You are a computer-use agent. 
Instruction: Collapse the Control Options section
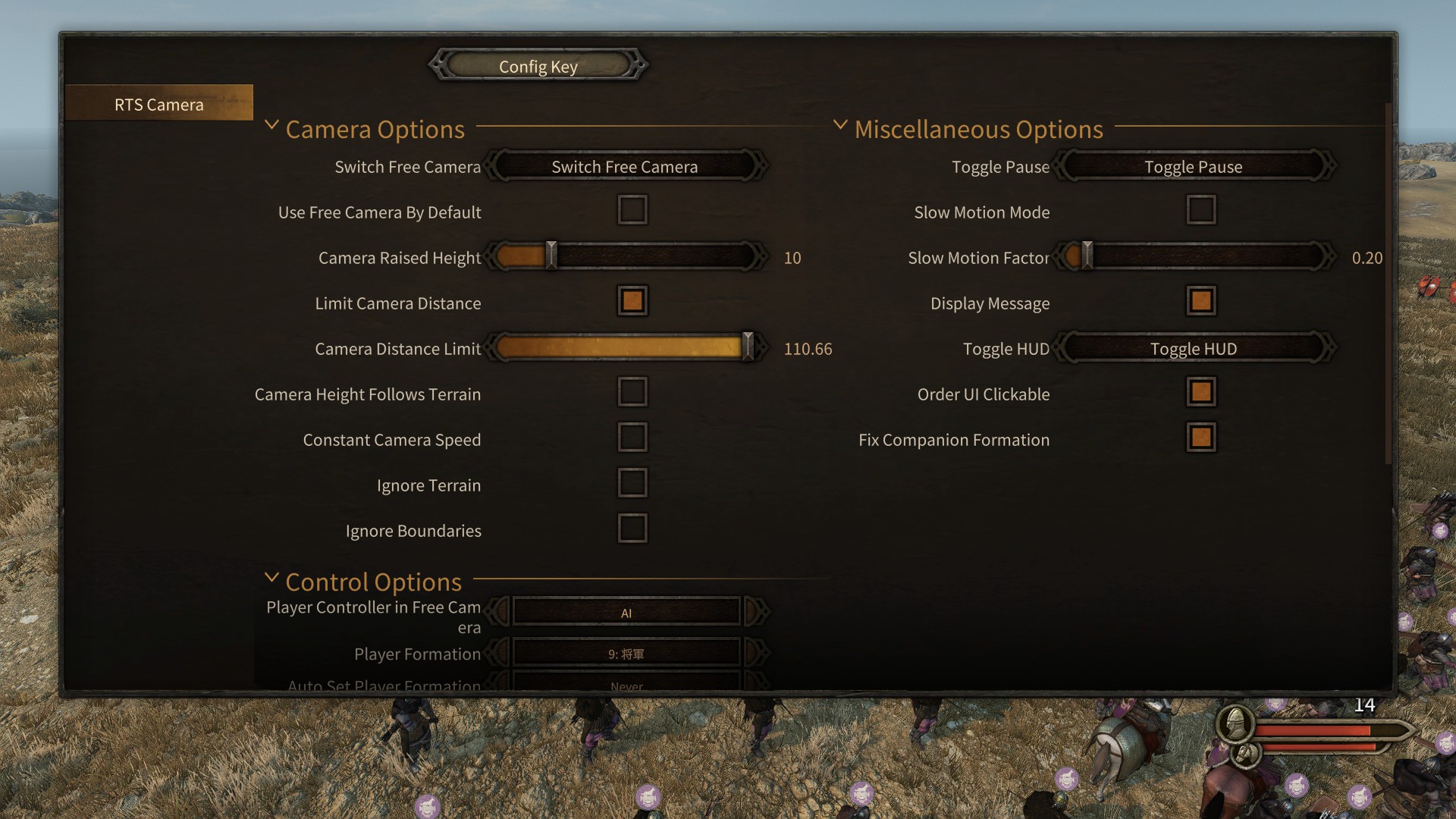point(271,578)
